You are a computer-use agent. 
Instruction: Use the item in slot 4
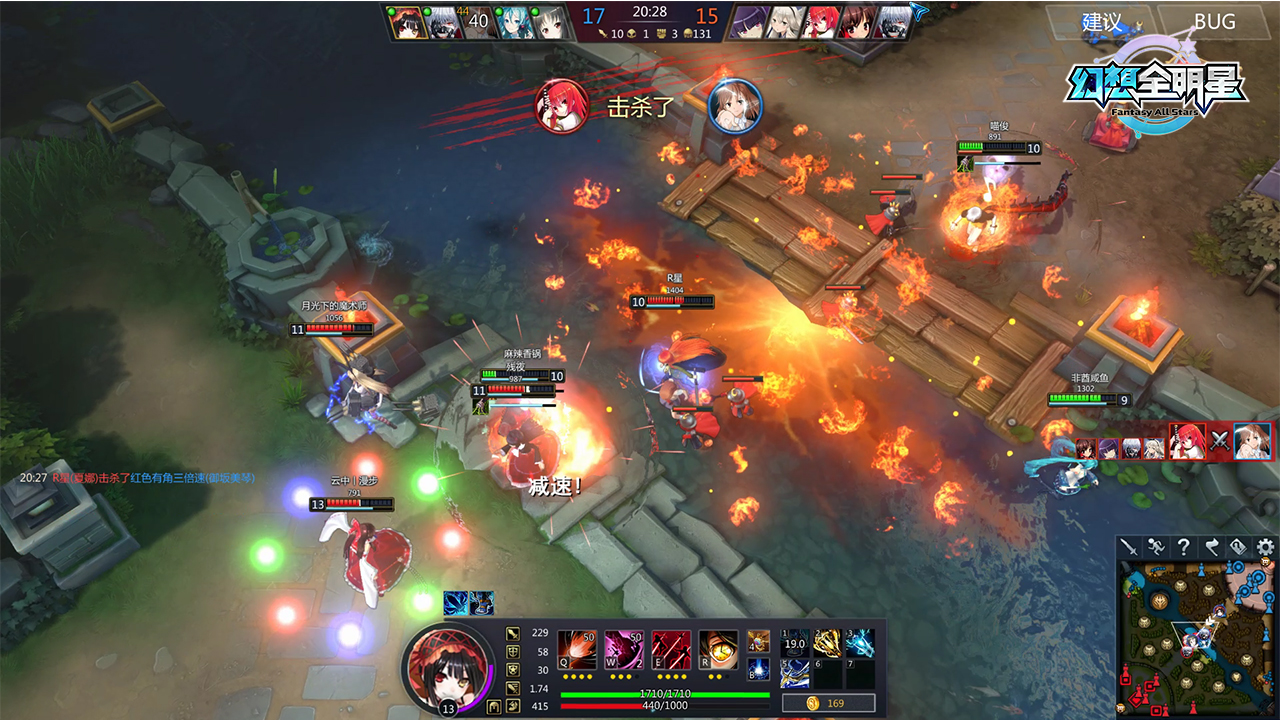pyautogui.click(x=758, y=641)
